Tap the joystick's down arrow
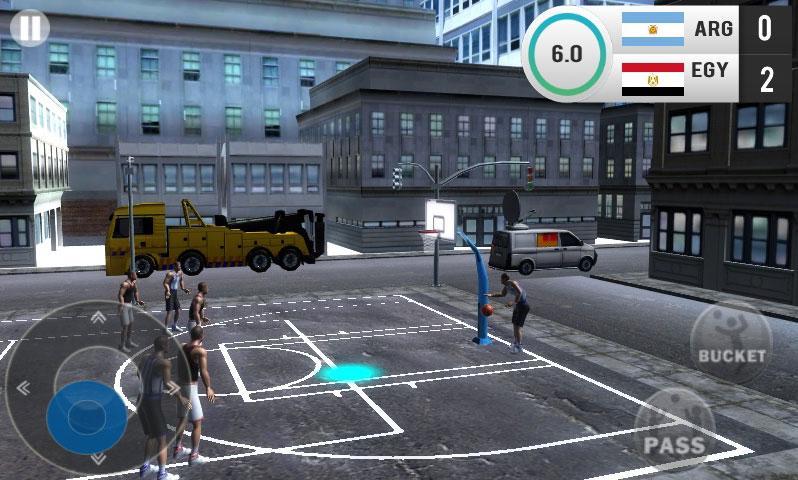Screen dimensions: 798x480 point(98,458)
